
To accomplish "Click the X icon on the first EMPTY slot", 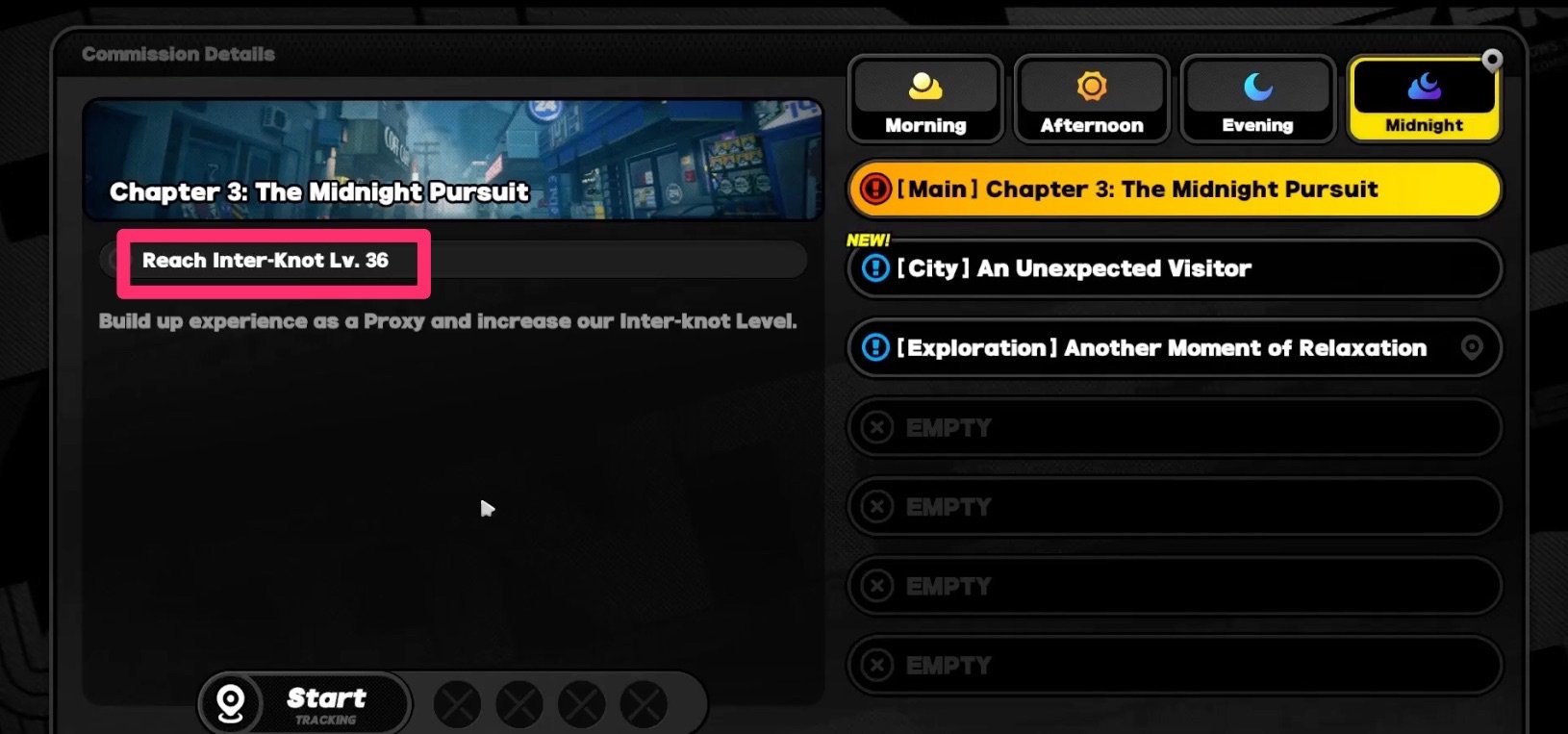I will (x=876, y=427).
